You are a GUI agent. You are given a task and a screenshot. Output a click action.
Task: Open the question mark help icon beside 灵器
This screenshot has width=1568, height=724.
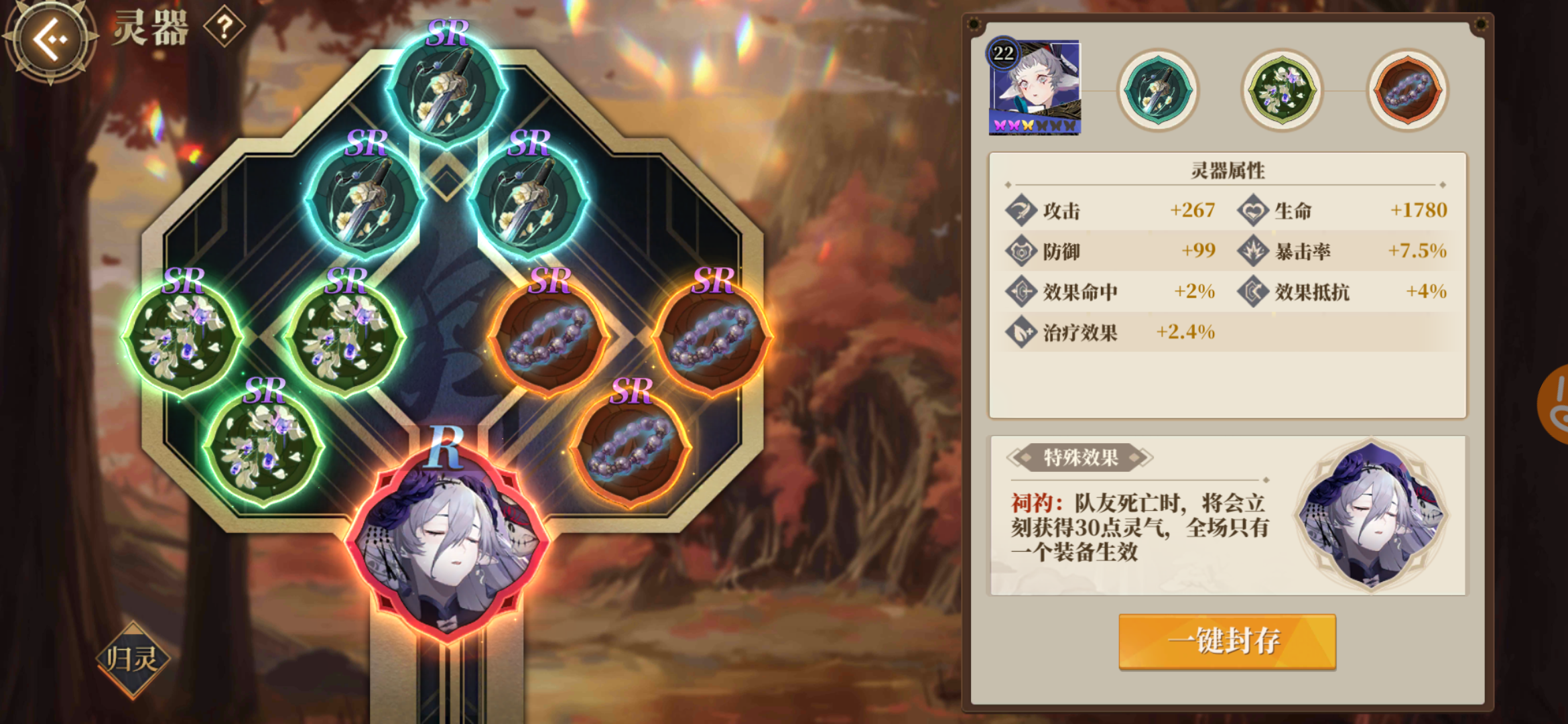[x=224, y=28]
